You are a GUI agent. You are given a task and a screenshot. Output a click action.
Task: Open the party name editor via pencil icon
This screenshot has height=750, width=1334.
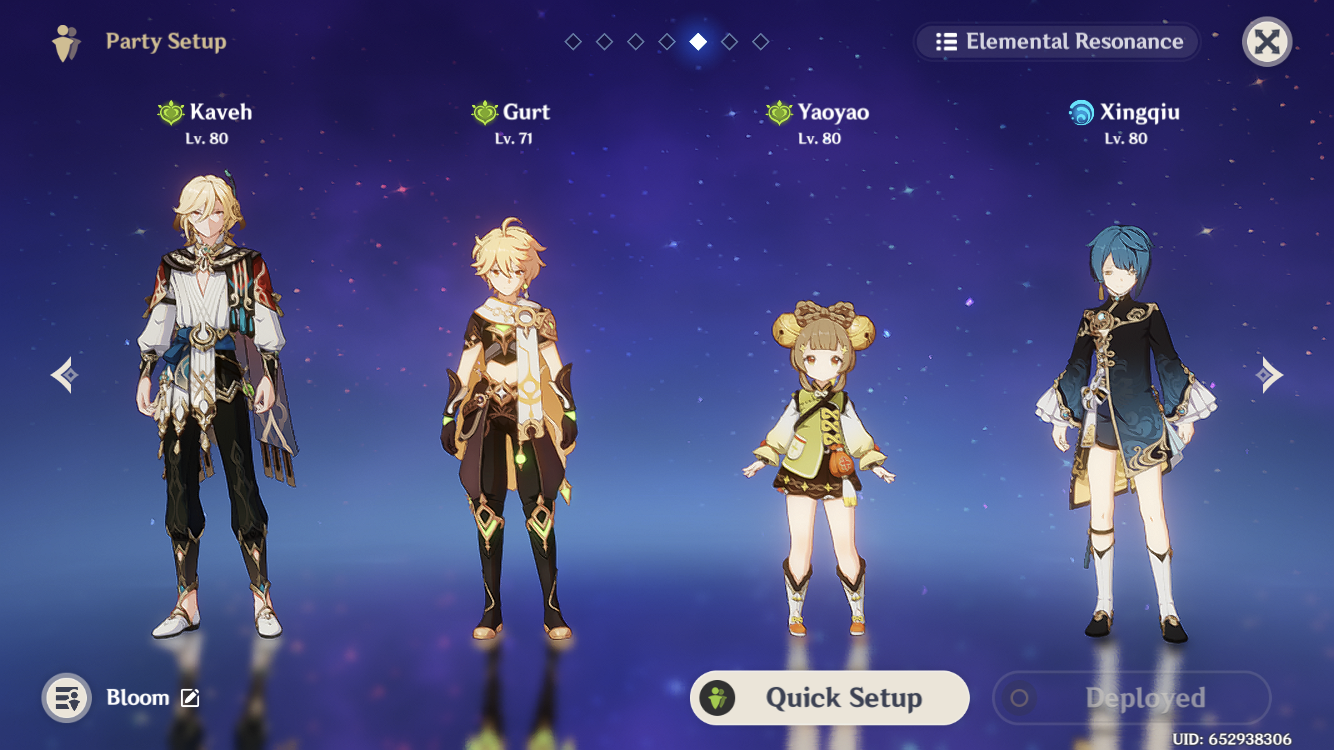(190, 698)
